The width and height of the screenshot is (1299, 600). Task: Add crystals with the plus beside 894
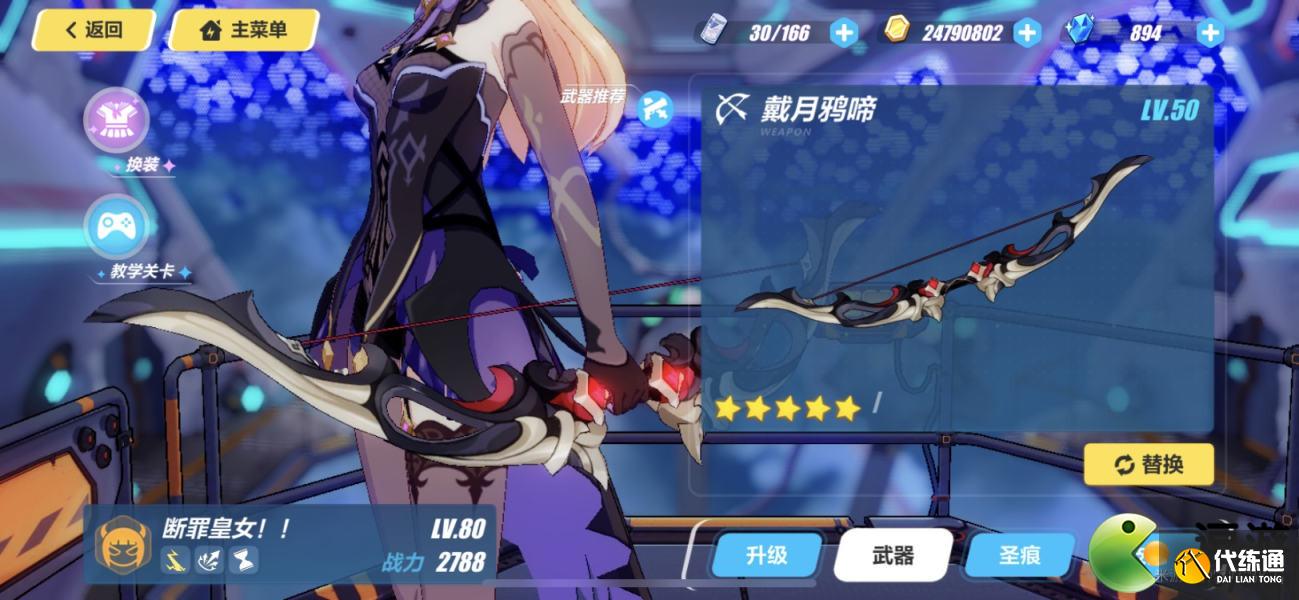[1210, 33]
